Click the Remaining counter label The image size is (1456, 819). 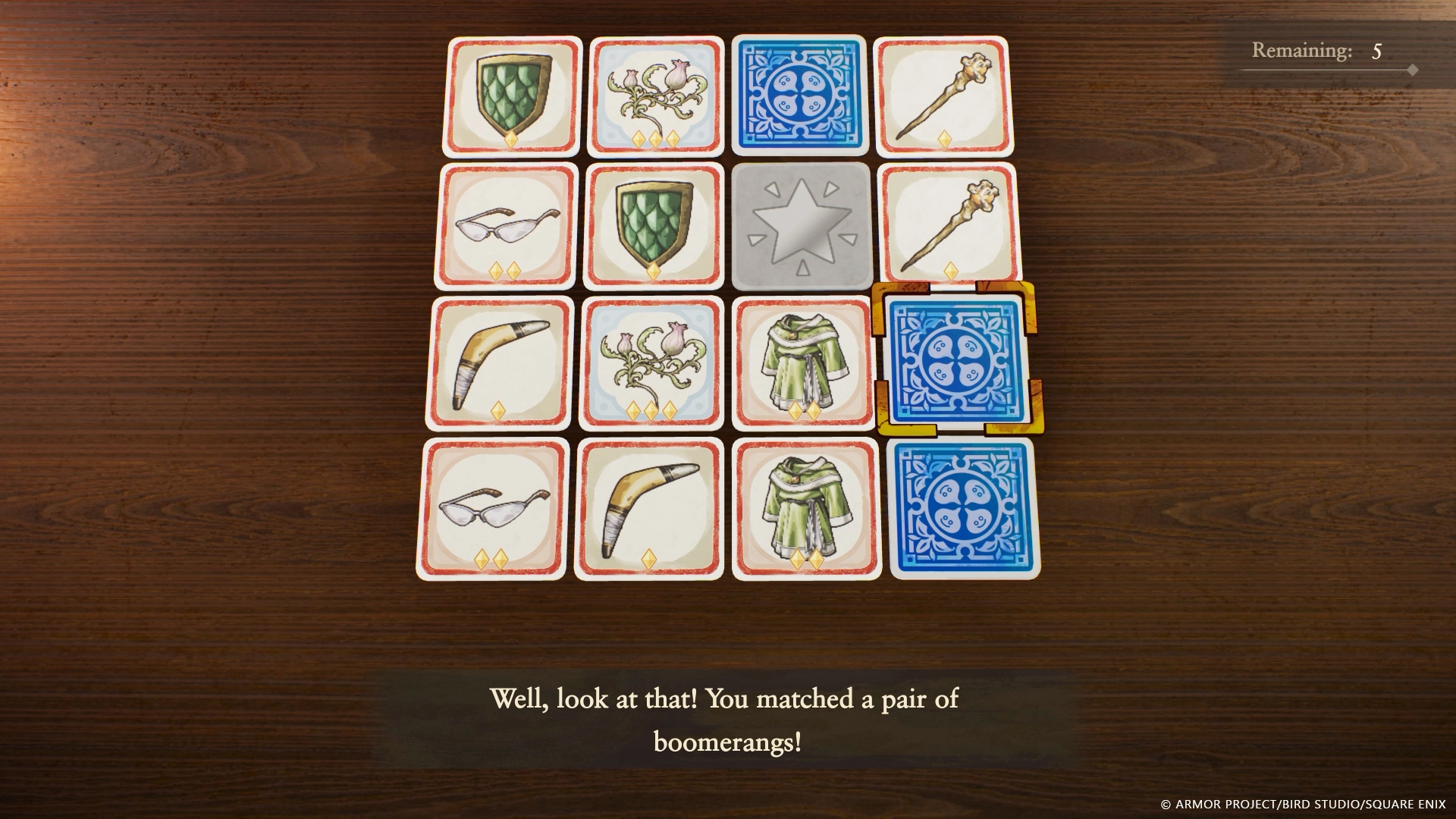tap(1317, 49)
